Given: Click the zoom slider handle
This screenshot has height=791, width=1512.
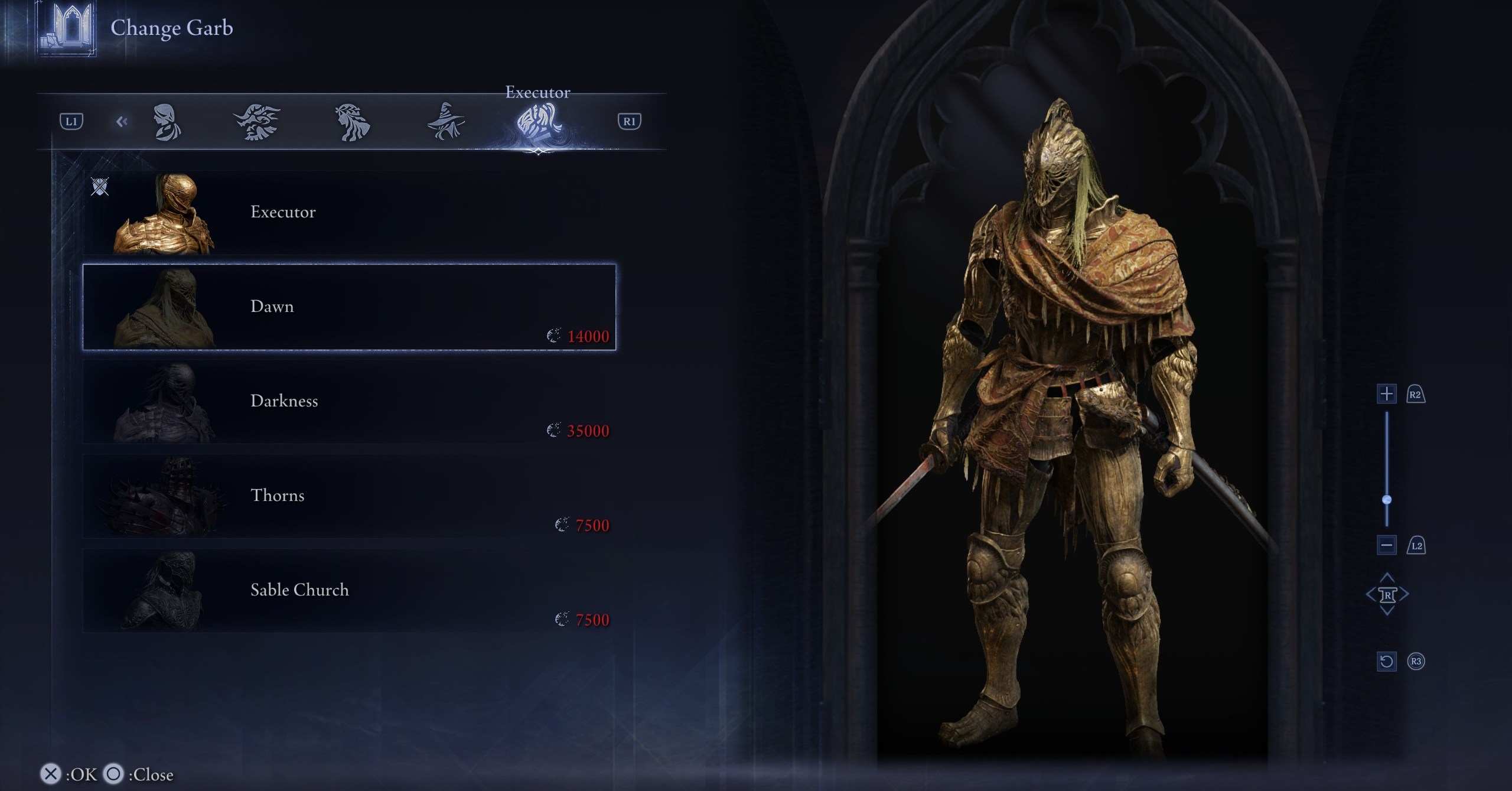Looking at the screenshot, I should (1387, 500).
